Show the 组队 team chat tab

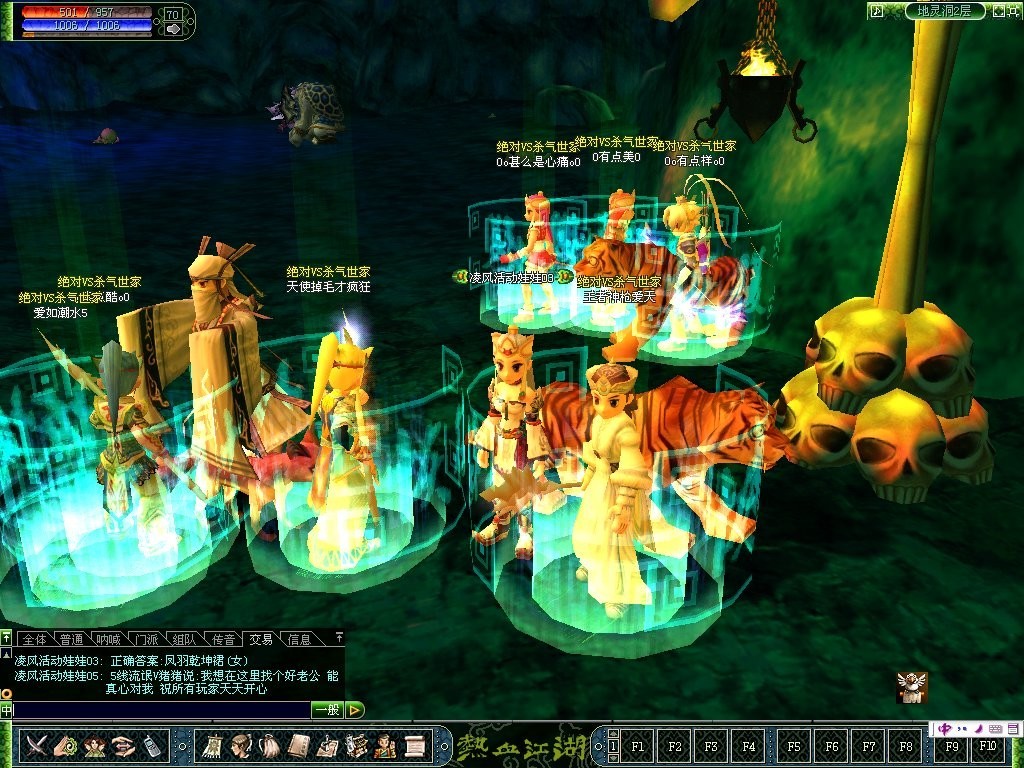185,639
